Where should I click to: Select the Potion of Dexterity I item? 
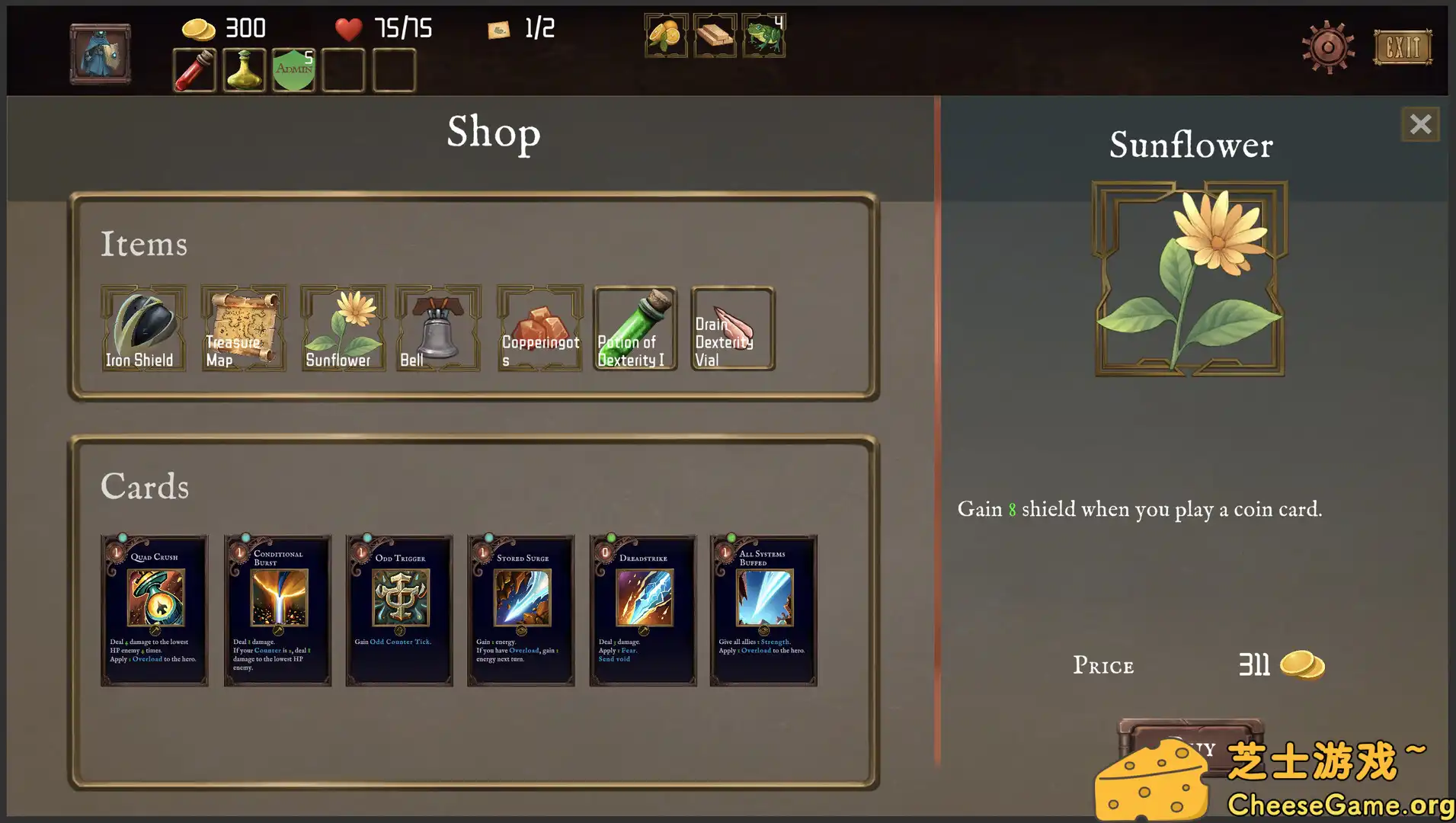(635, 329)
